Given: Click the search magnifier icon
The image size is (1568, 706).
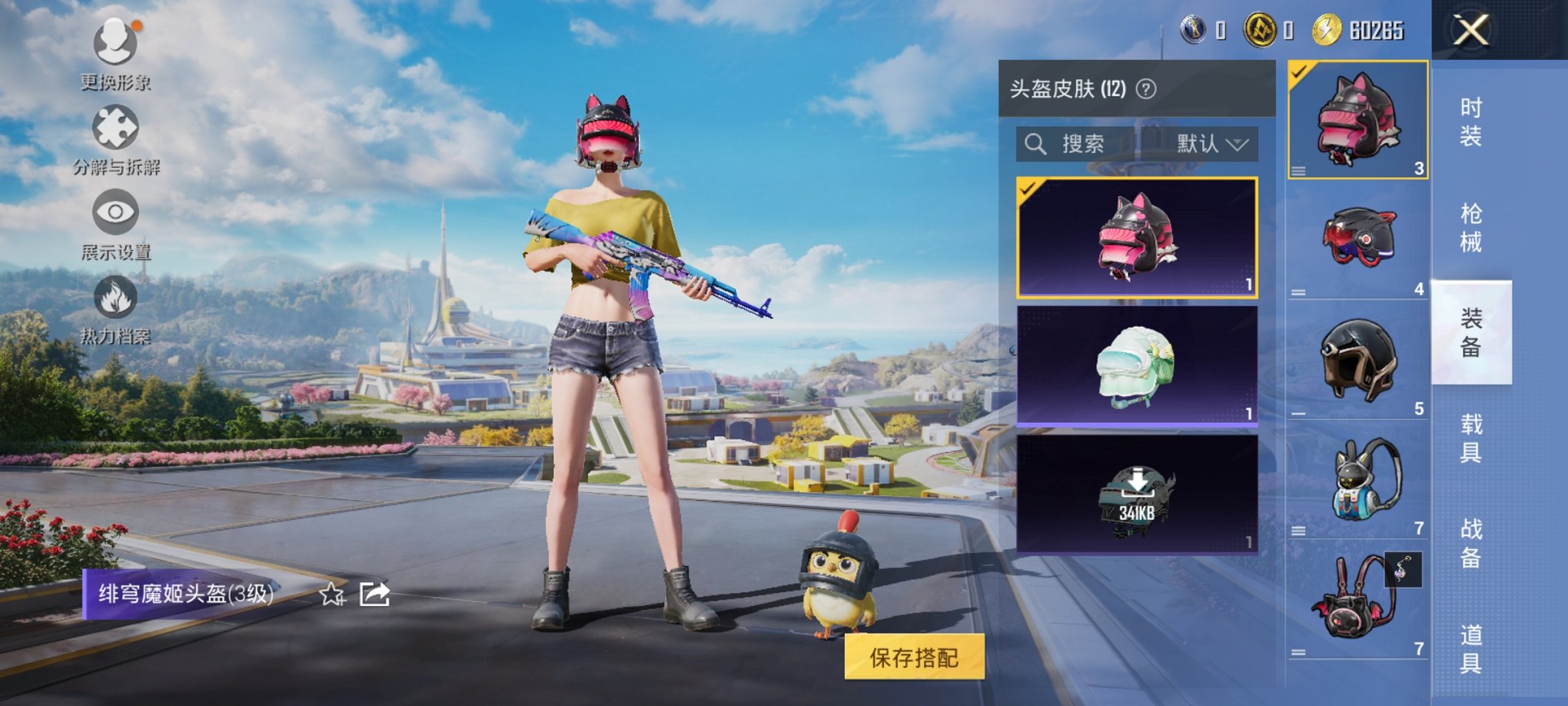Looking at the screenshot, I should click(1035, 145).
